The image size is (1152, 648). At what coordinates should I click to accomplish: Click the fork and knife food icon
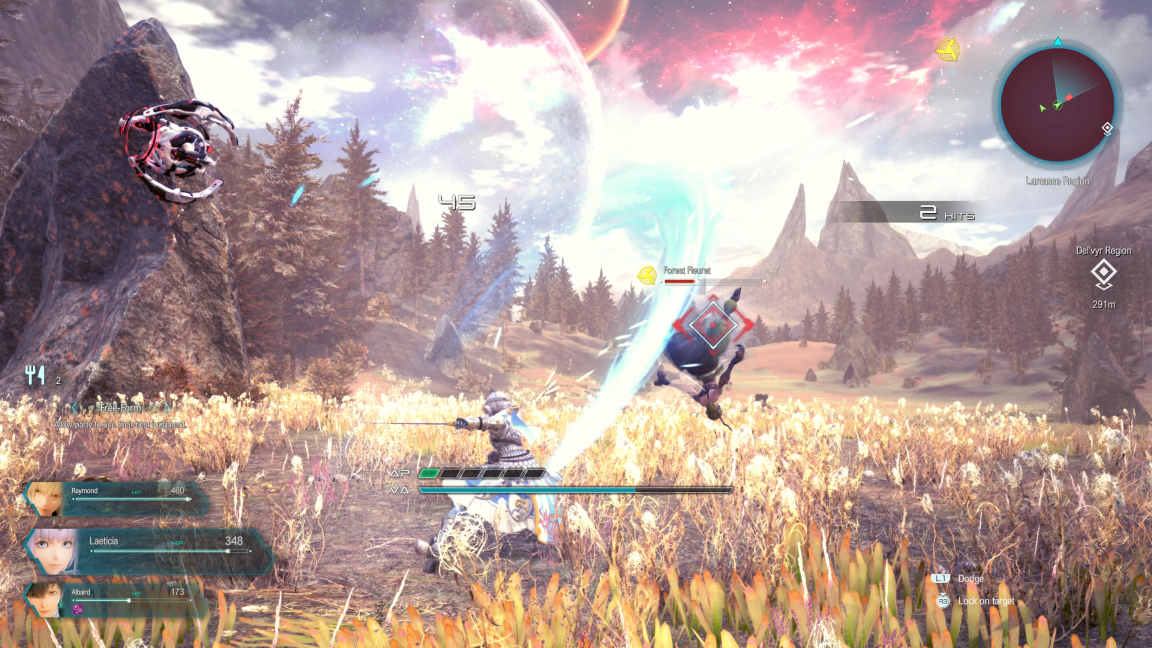point(36,376)
